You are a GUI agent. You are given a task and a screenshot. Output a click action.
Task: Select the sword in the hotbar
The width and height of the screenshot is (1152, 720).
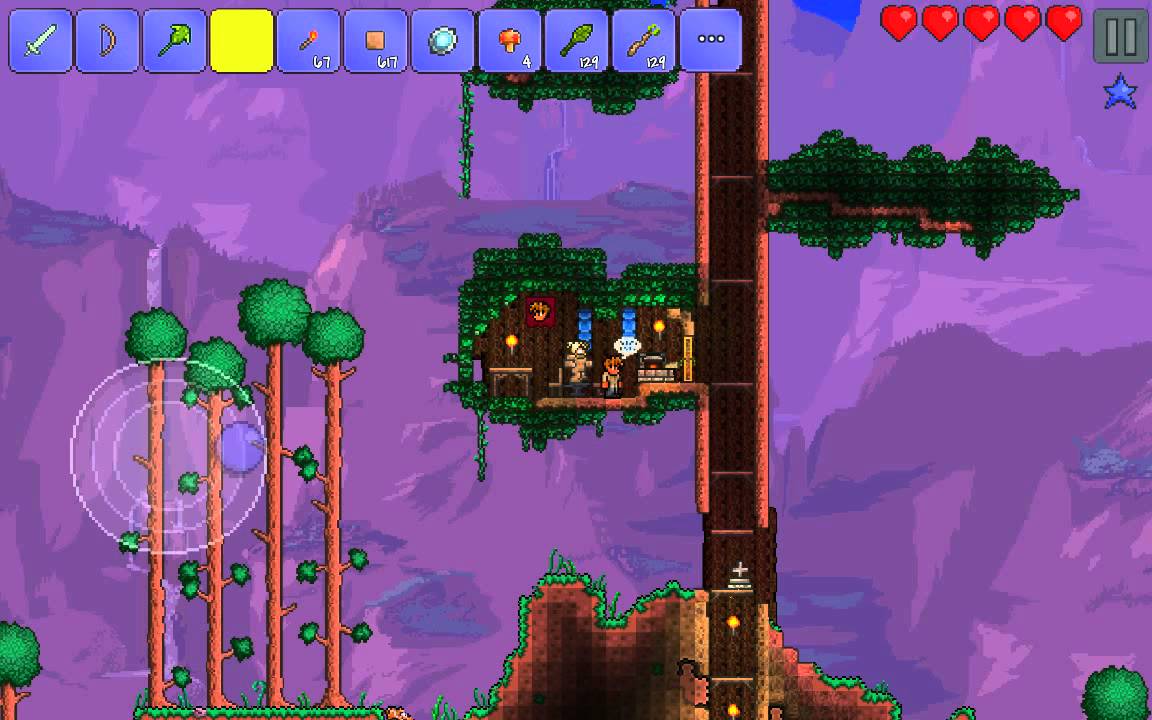coord(41,41)
